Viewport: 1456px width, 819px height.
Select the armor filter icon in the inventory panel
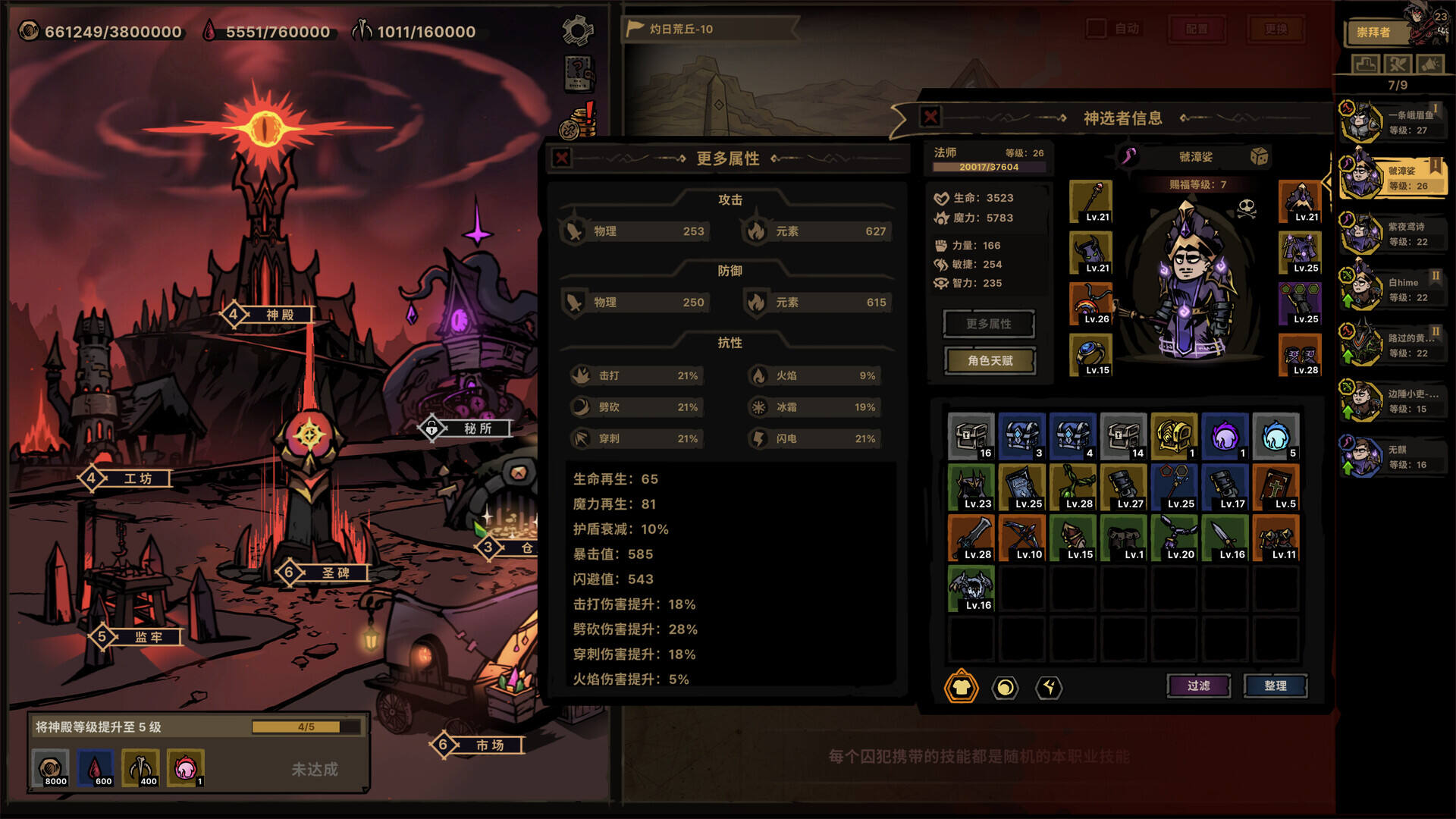(961, 689)
